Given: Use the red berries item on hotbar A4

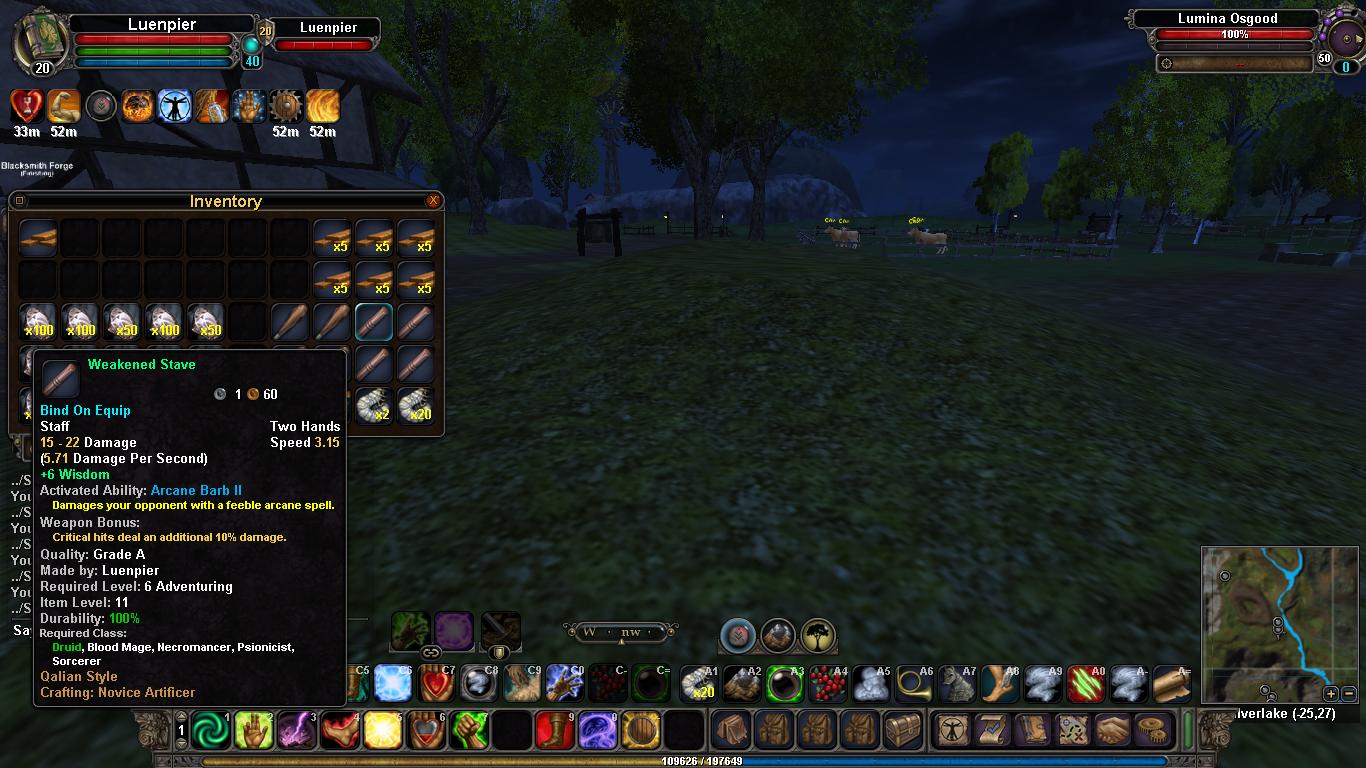Looking at the screenshot, I should pos(828,684).
